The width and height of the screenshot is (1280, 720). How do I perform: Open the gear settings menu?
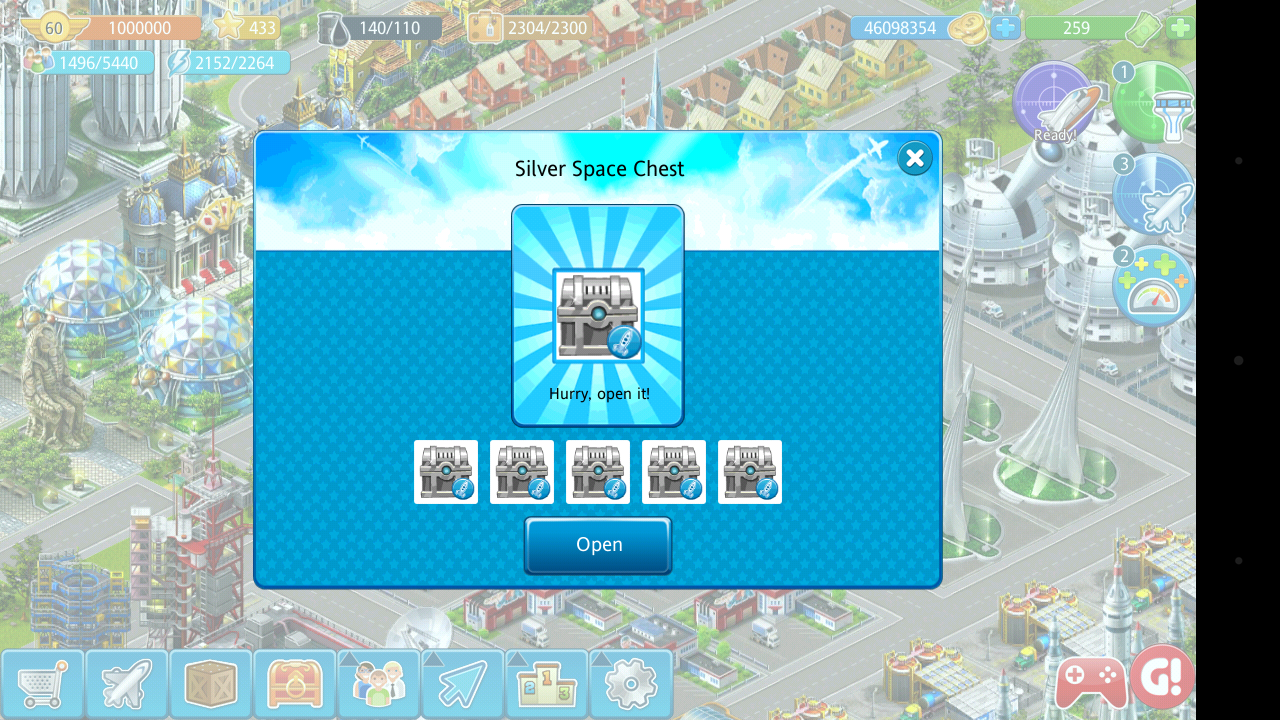point(630,684)
